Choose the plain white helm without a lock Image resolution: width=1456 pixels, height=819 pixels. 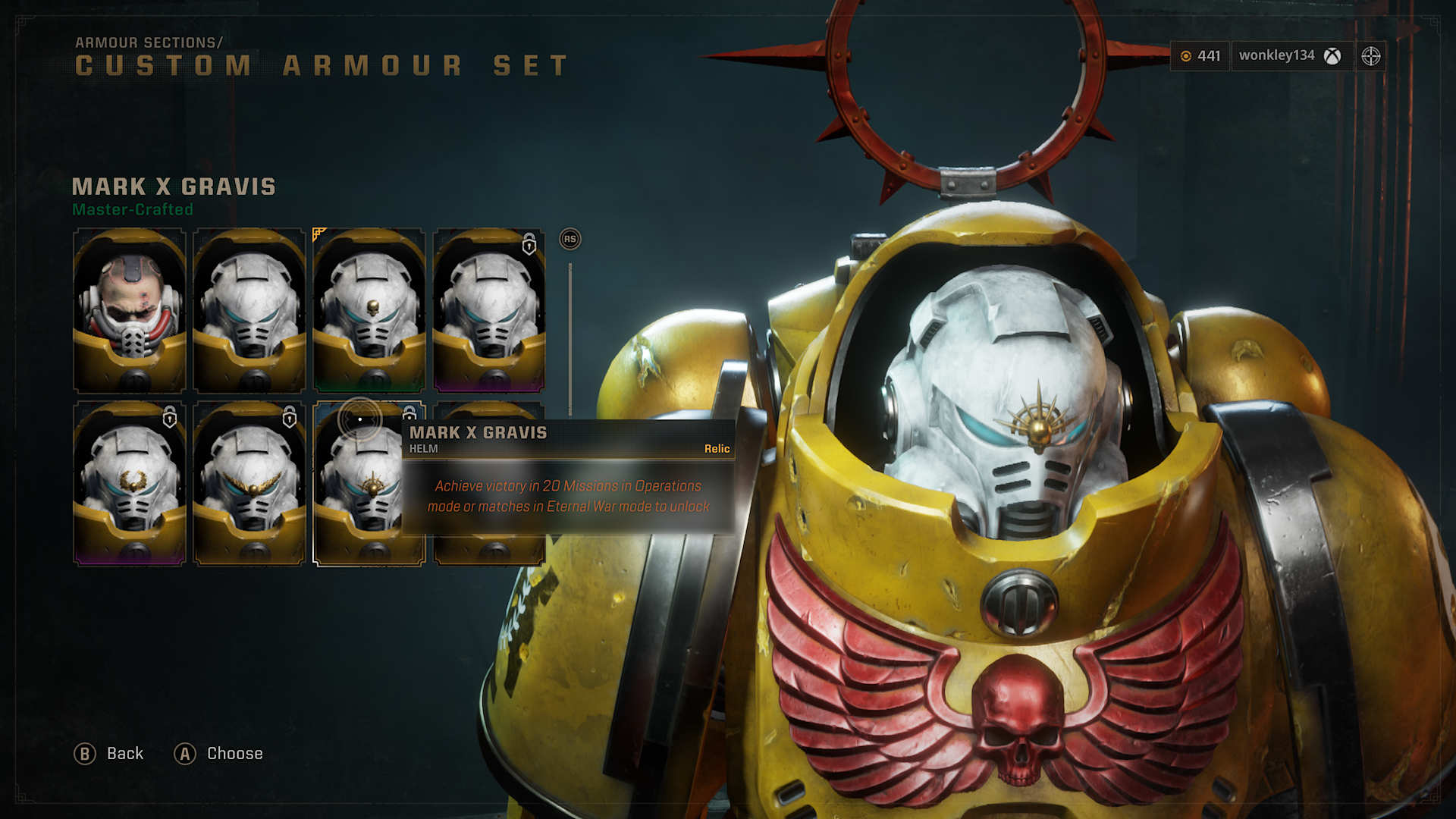249,310
